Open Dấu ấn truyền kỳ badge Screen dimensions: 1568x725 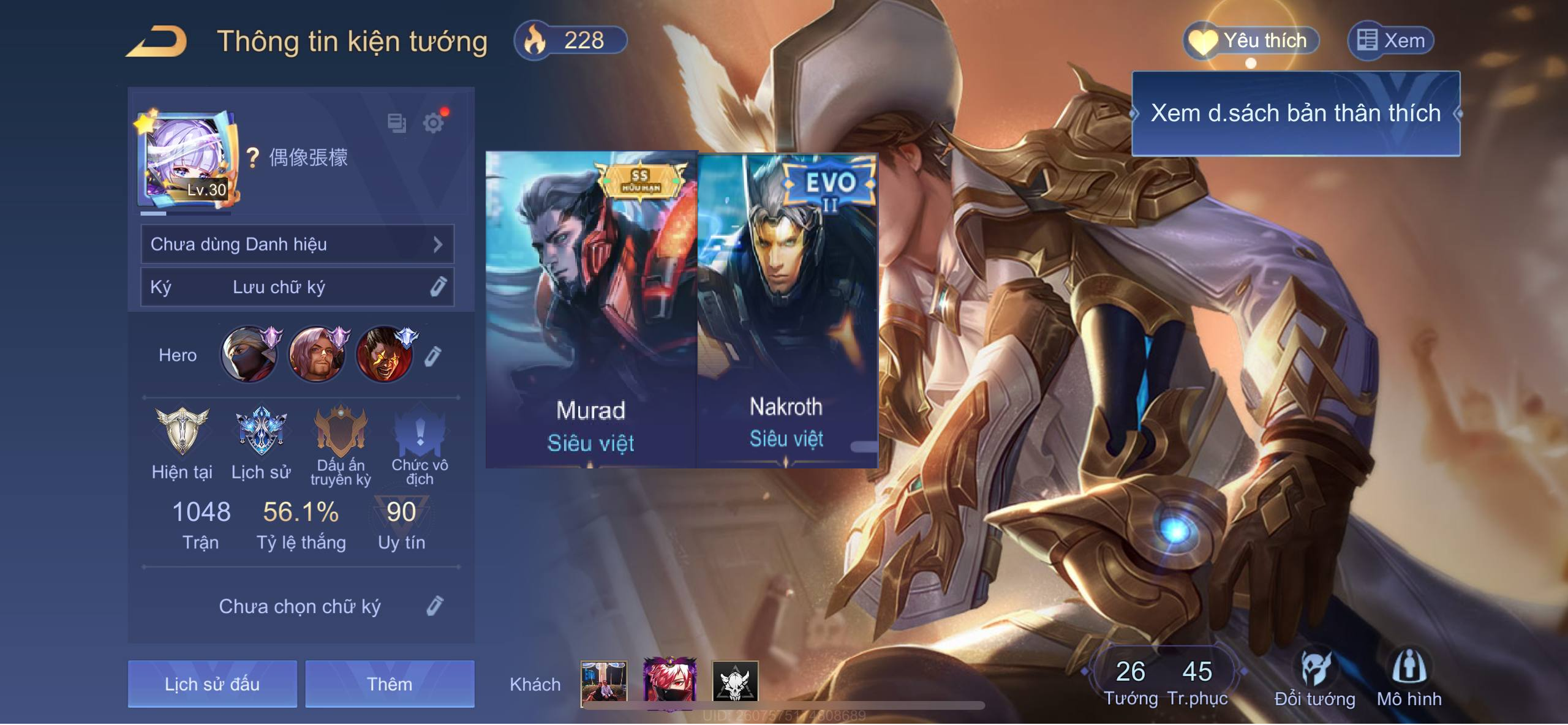tap(341, 432)
